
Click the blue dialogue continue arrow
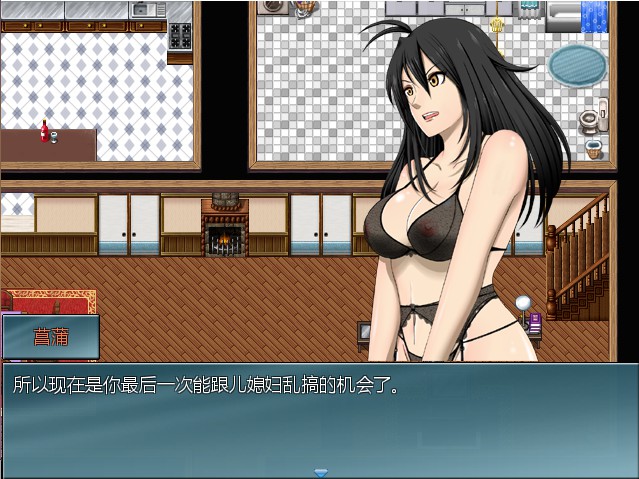tap(320, 472)
